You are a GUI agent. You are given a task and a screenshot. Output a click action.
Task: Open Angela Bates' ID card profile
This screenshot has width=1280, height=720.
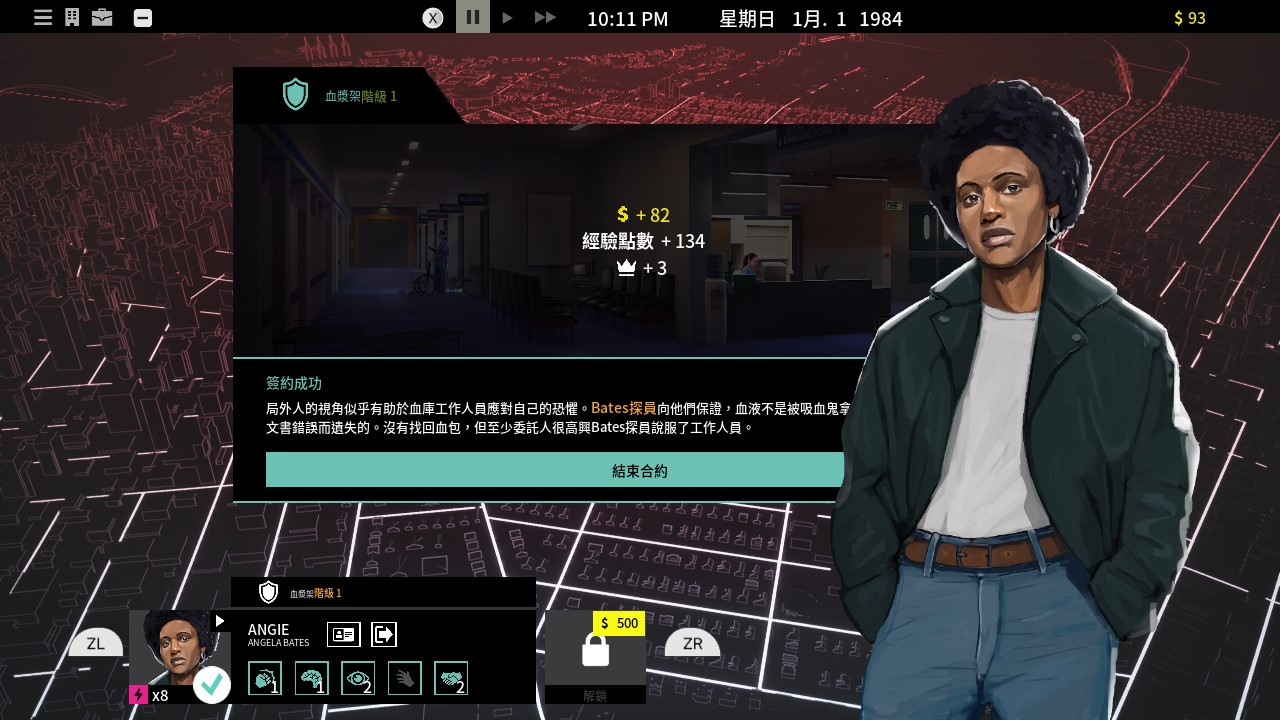tap(343, 634)
